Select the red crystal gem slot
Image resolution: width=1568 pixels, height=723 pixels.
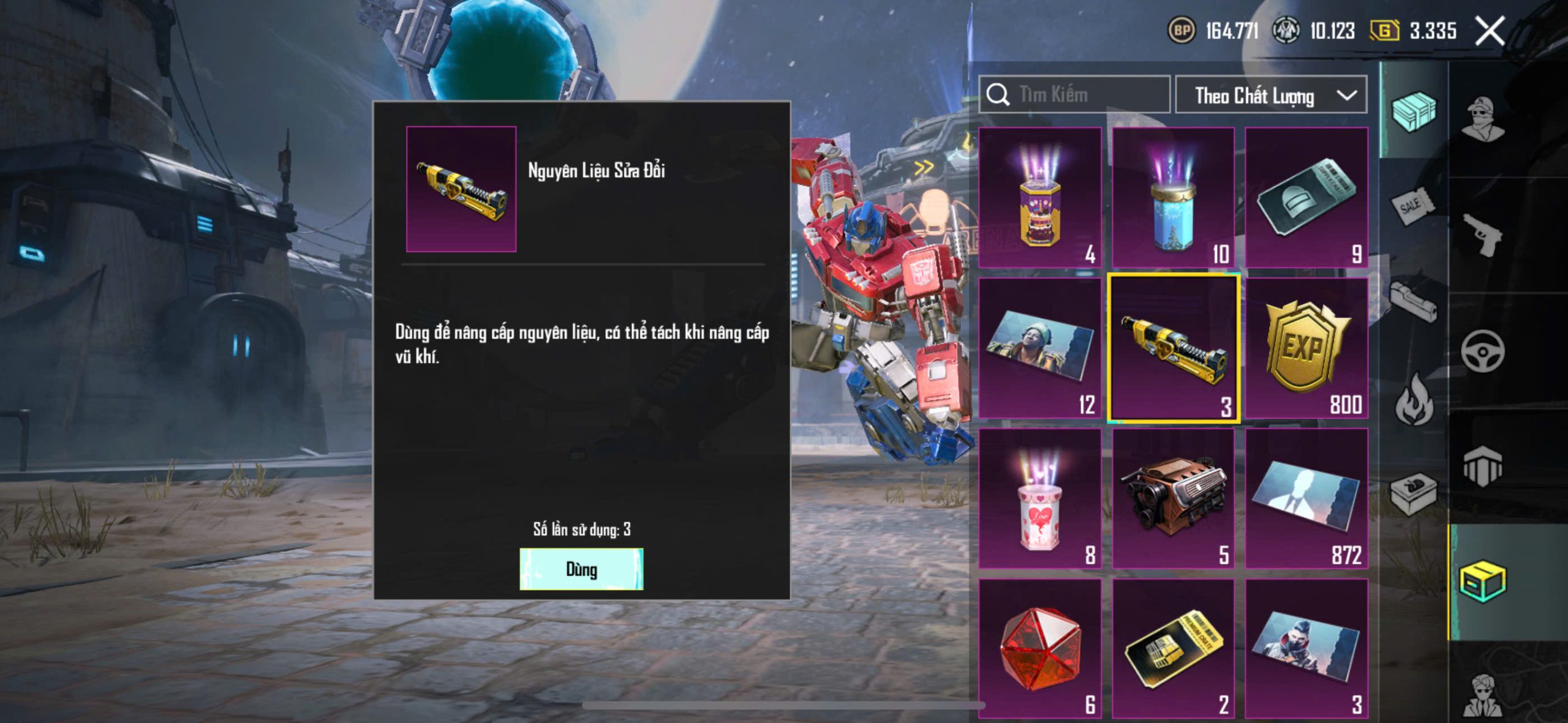coord(1040,649)
